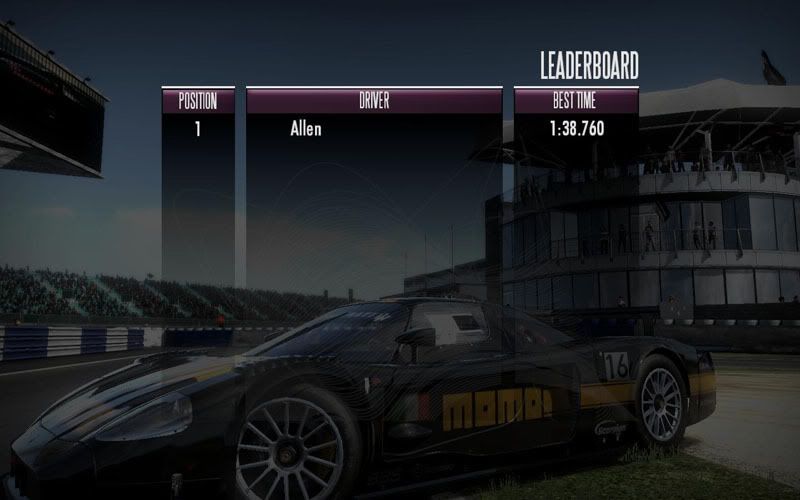
Task: Select Allen's leaderboard row
Action: tap(306, 129)
